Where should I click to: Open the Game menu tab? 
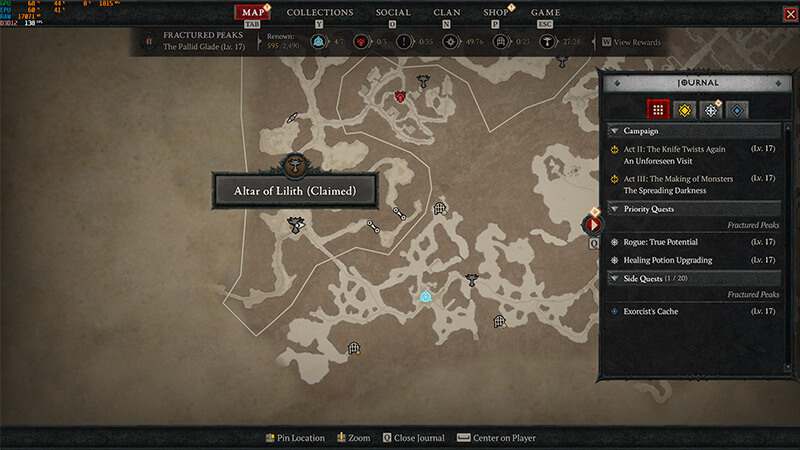coord(545,13)
